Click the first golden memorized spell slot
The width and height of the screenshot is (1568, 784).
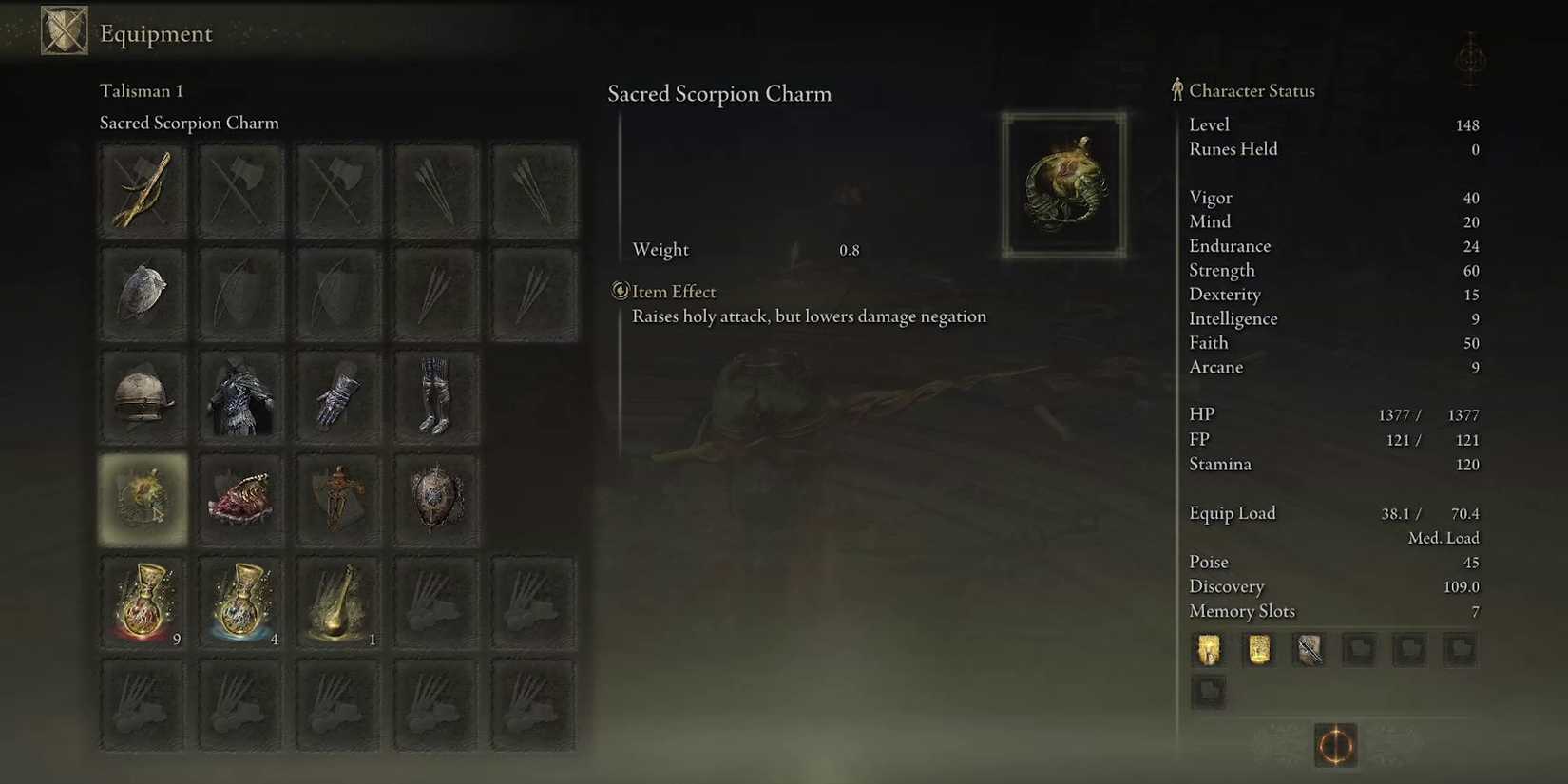pos(1208,649)
